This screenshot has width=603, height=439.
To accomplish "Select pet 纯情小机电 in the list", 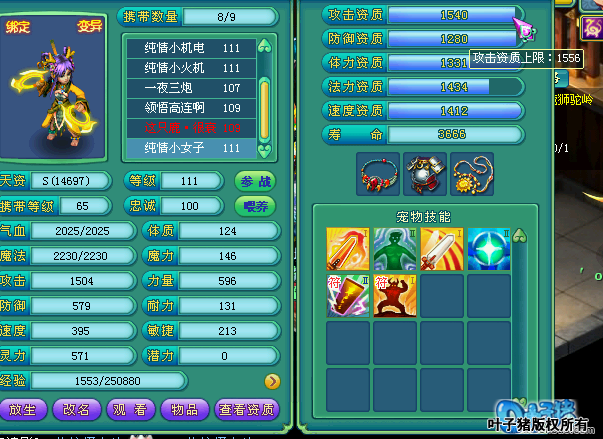I will coord(191,48).
